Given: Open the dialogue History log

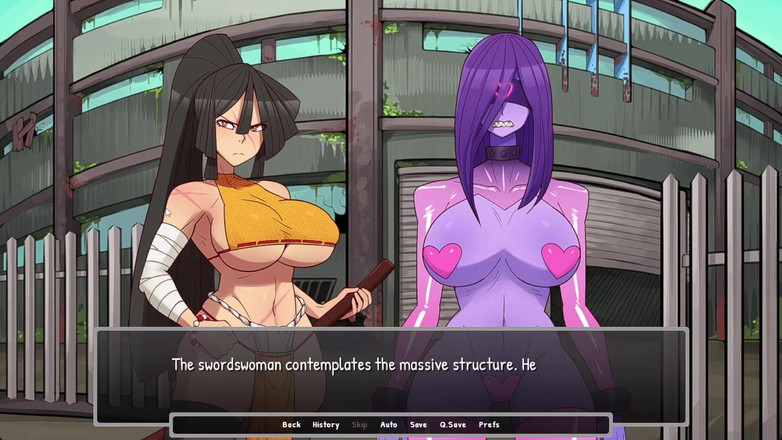Looking at the screenshot, I should 326,425.
